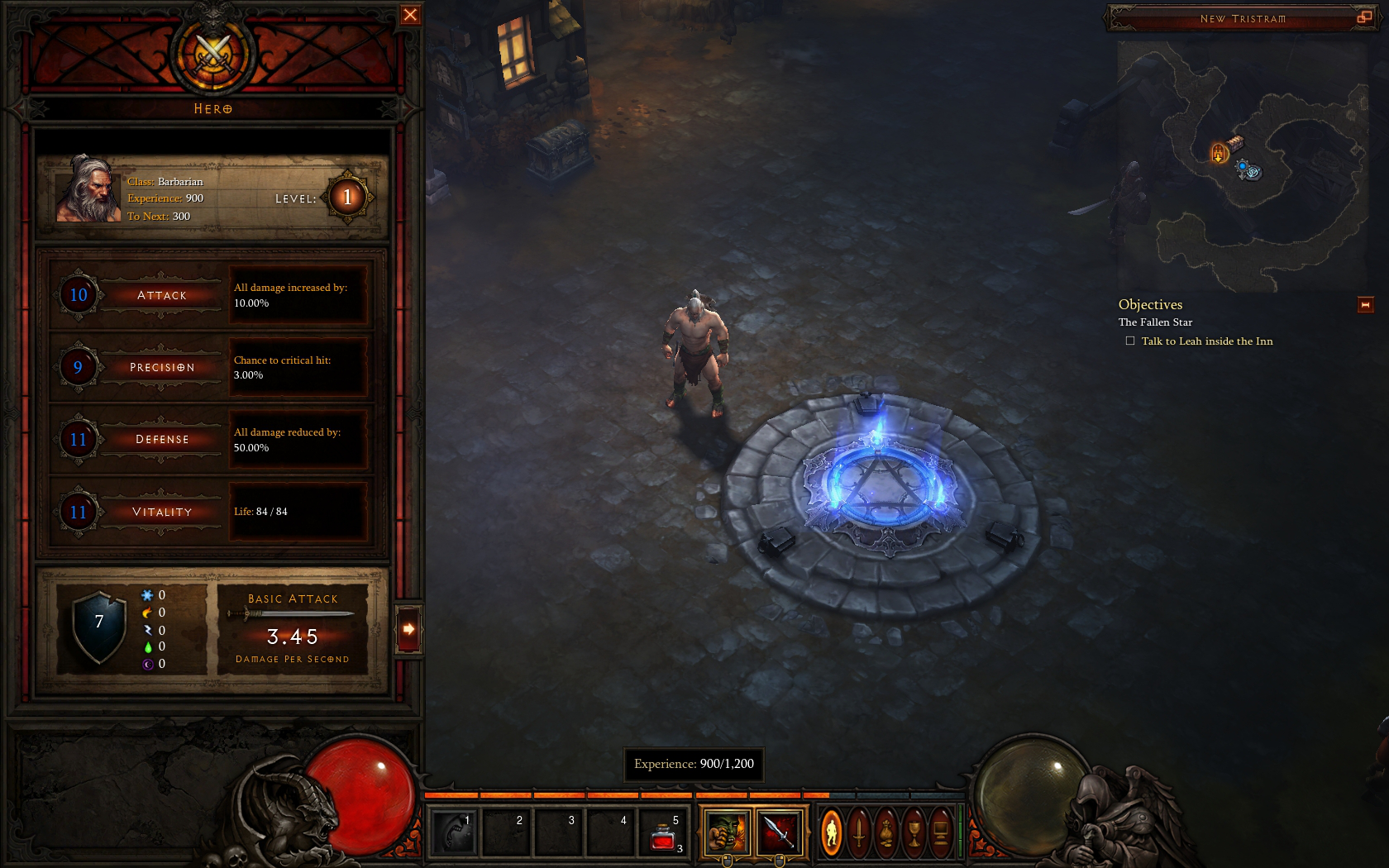Activate the dagger secondary attack skill
Viewport: 1389px width, 868px height.
779,832
